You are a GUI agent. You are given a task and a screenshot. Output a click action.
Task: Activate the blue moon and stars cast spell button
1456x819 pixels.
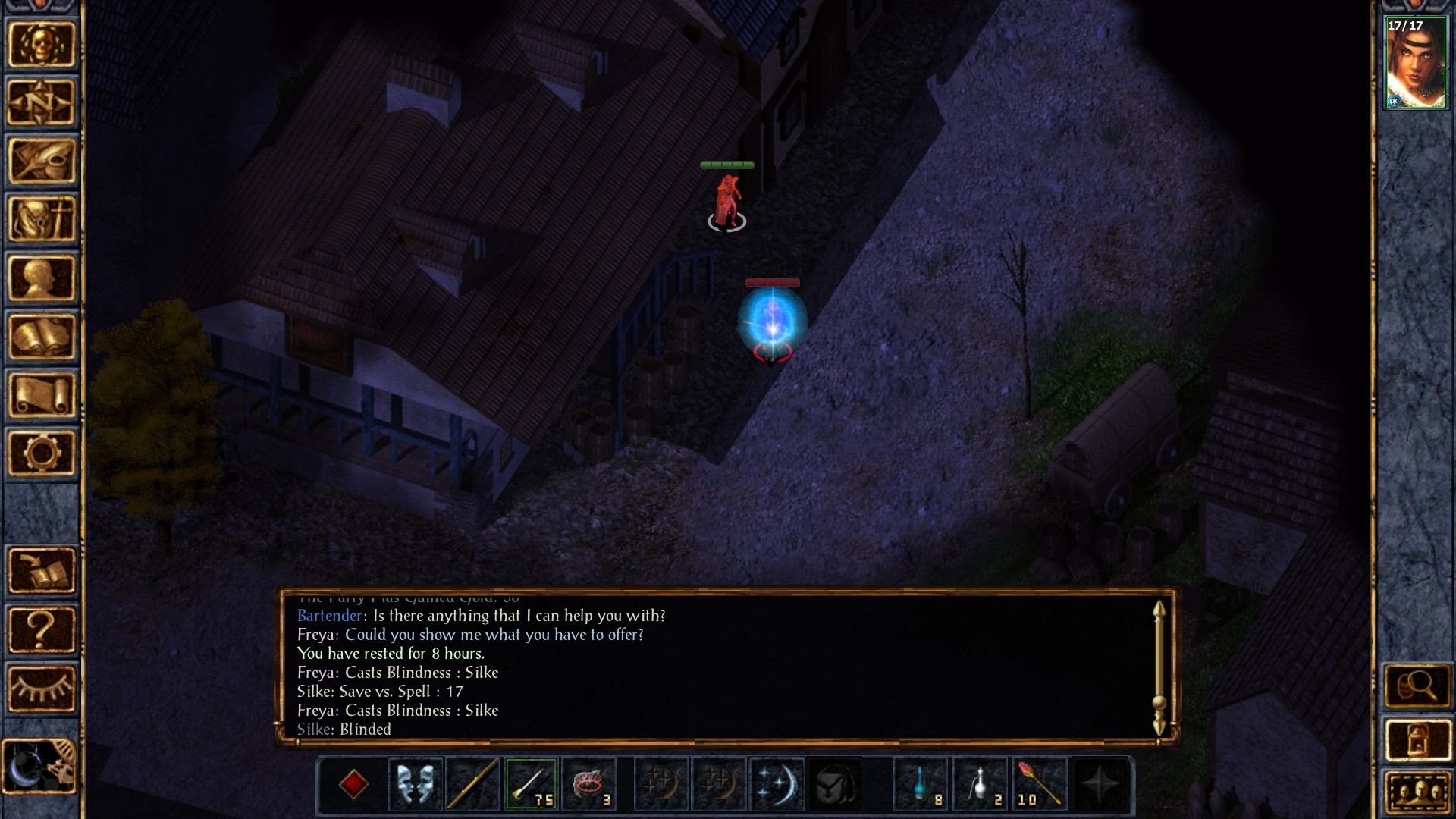pyautogui.click(x=777, y=784)
